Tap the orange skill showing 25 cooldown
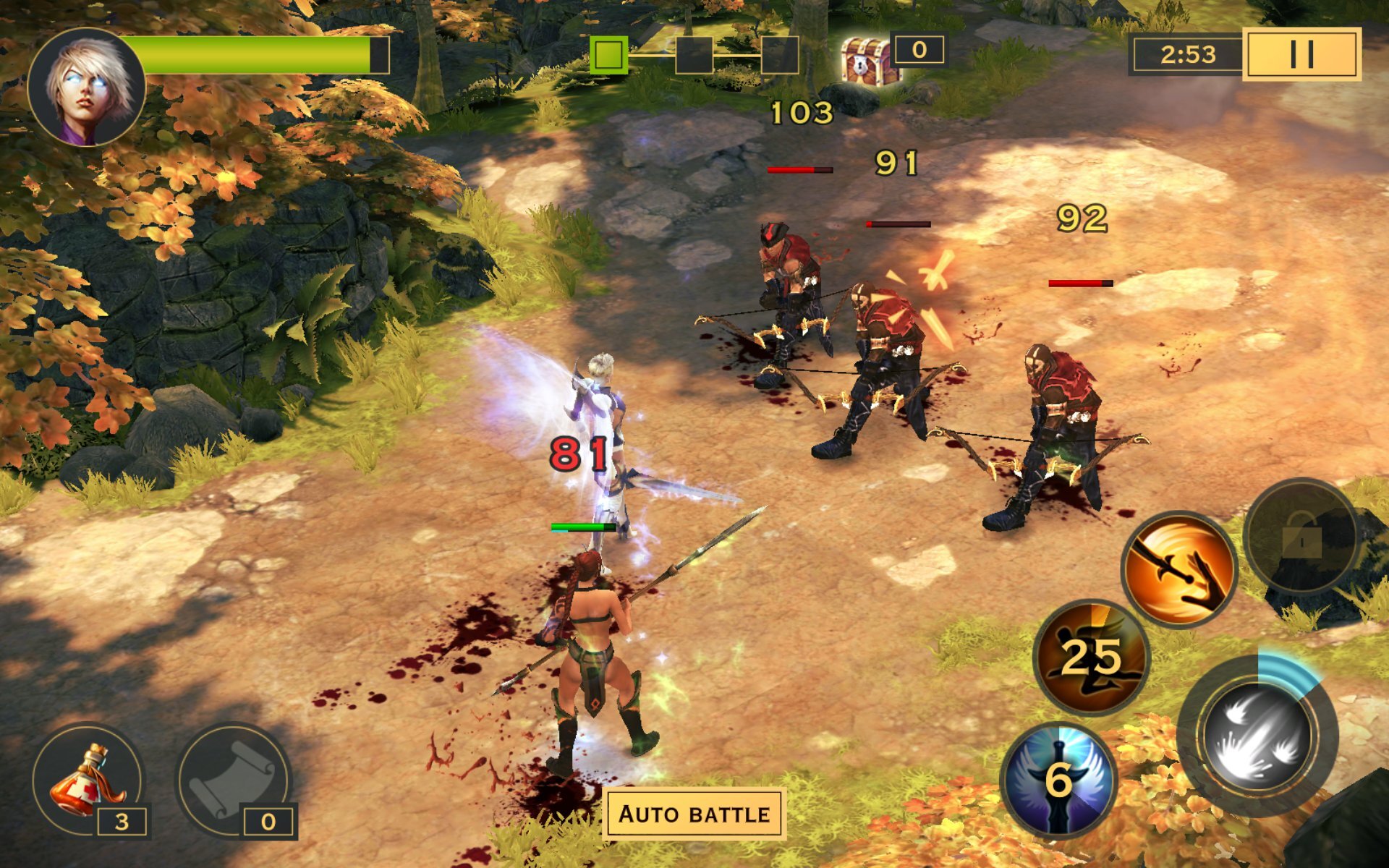1389x868 pixels. pos(1092,657)
